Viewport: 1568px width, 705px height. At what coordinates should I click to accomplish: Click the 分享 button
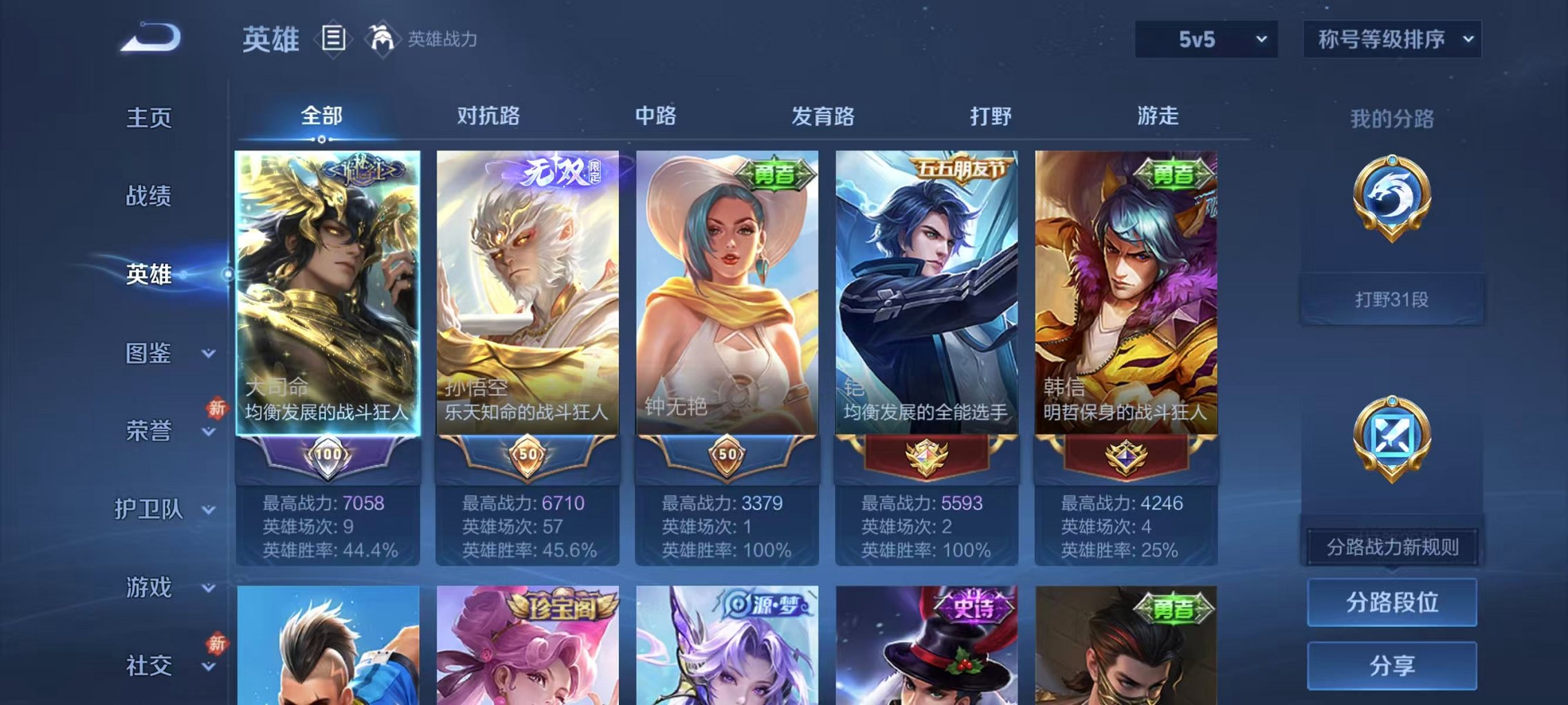(x=1393, y=667)
